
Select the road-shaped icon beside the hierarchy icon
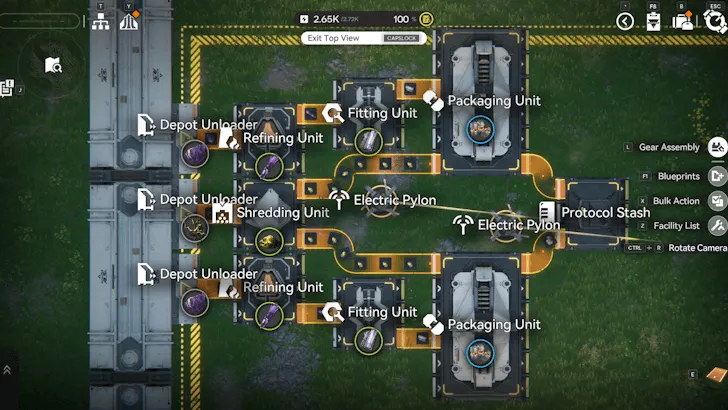point(128,22)
